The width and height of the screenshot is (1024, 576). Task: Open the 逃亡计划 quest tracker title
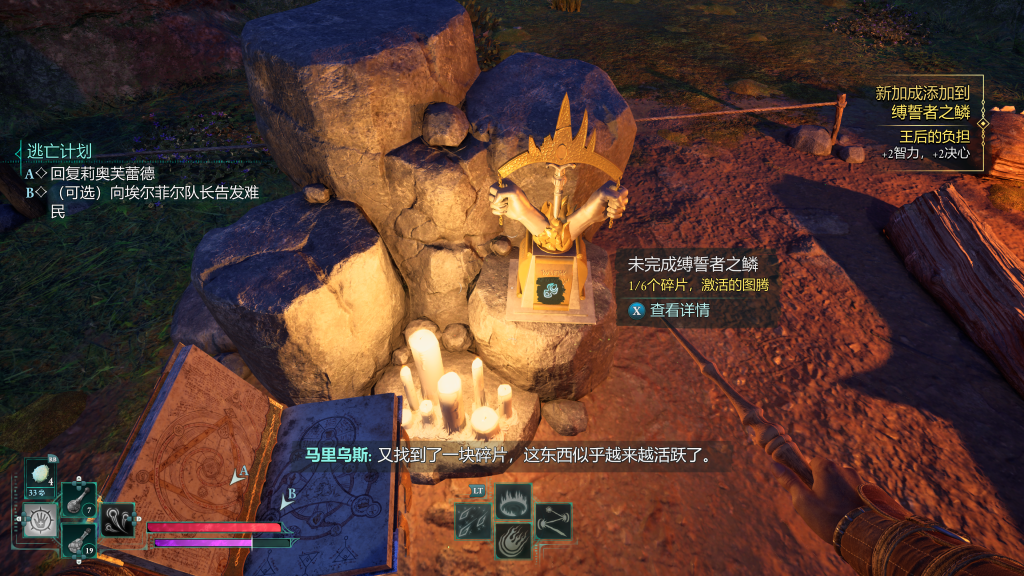(x=59, y=151)
